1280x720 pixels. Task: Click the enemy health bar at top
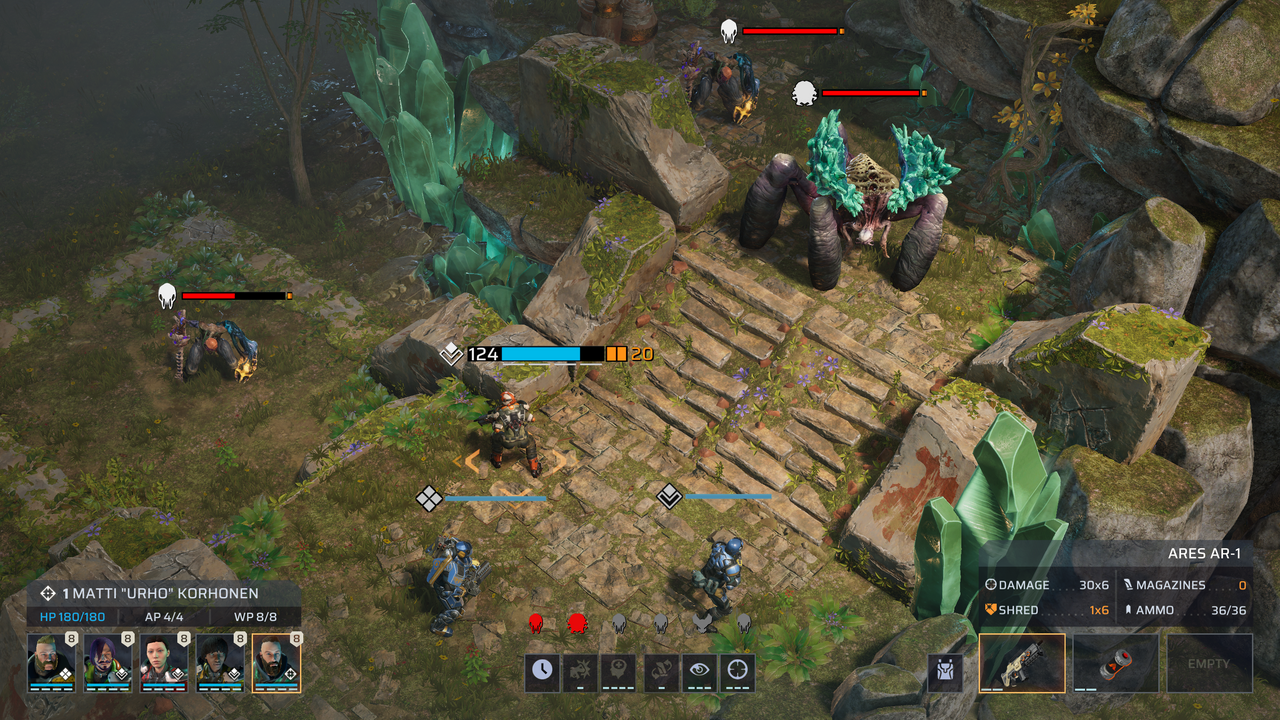point(790,30)
